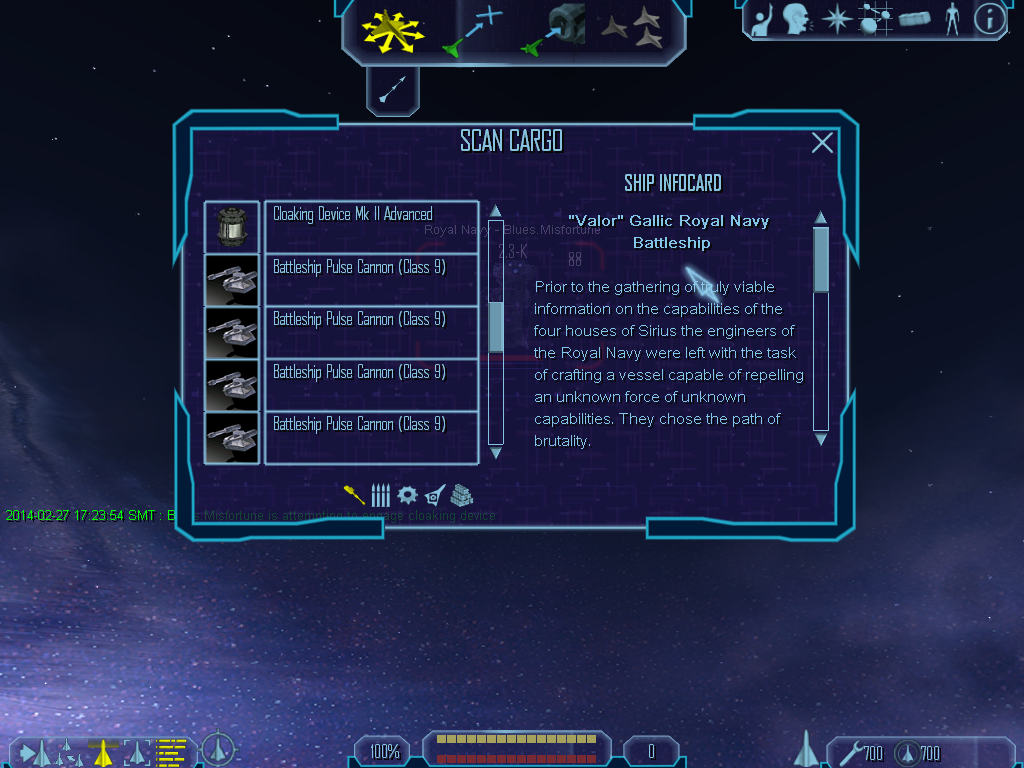
Task: Show the weapons filter with the yellow gun icon
Action: pyautogui.click(x=354, y=494)
